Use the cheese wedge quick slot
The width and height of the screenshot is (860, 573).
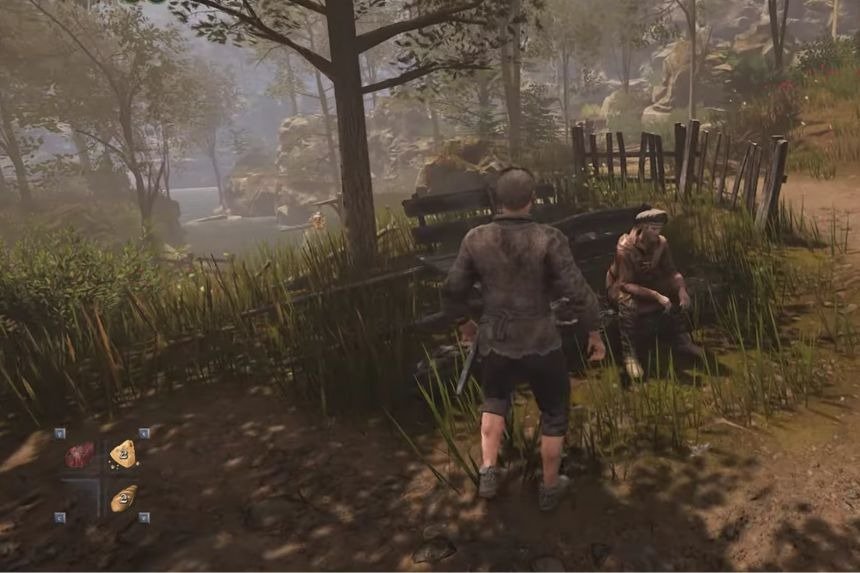pyautogui.click(x=123, y=454)
